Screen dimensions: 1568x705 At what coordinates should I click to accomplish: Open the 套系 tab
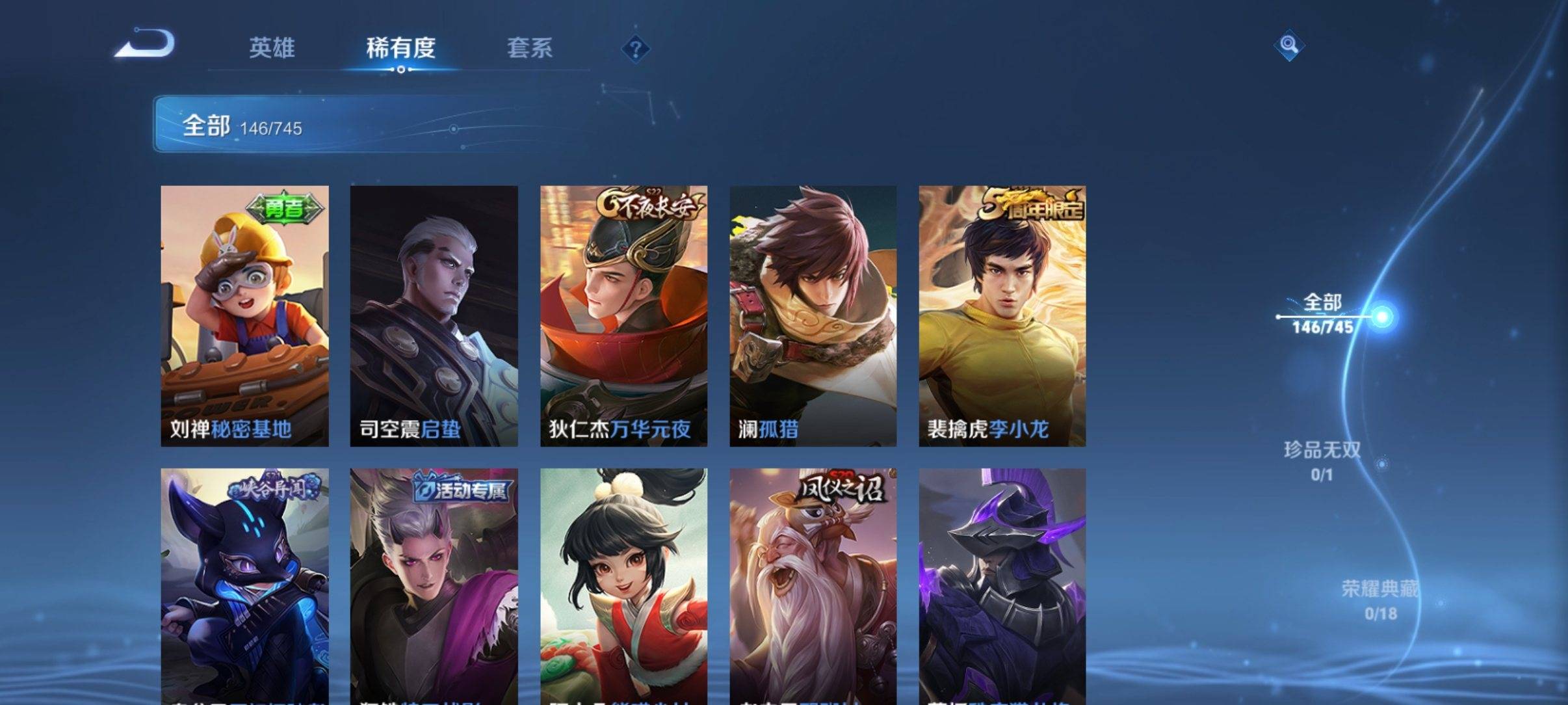[x=529, y=47]
